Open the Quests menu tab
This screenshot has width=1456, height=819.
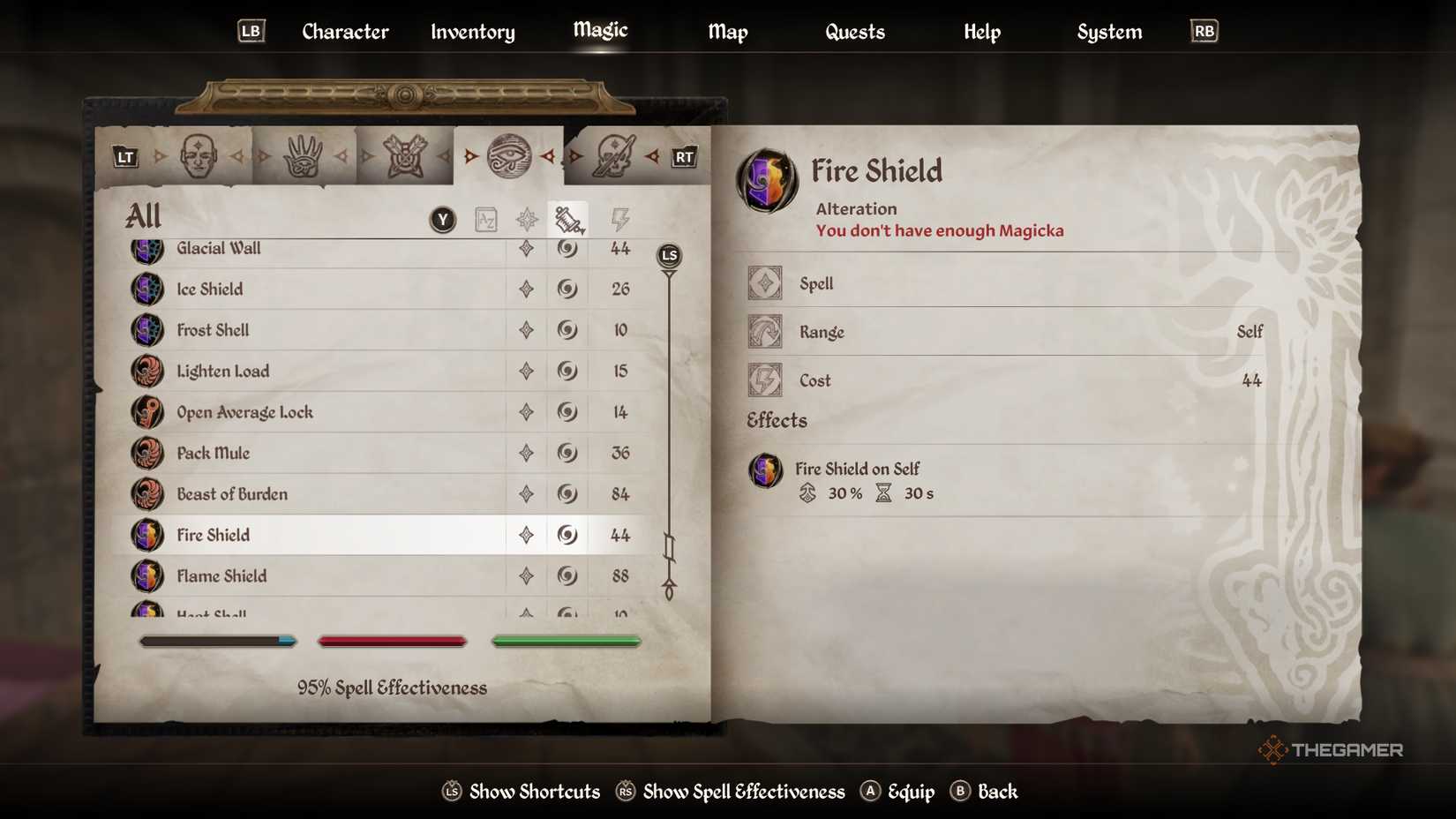854,32
